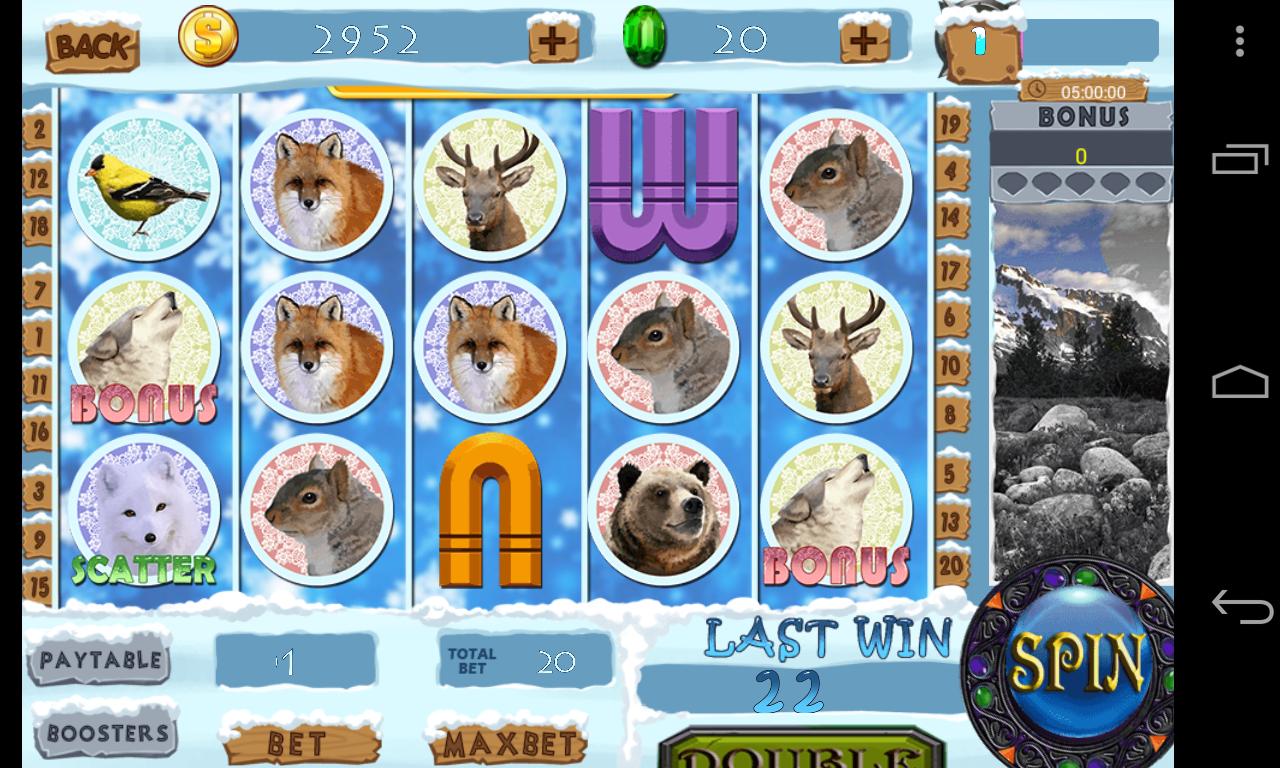Tap the BONUS wolf symbol on fifth reel
The height and width of the screenshot is (768, 1280).
836,510
